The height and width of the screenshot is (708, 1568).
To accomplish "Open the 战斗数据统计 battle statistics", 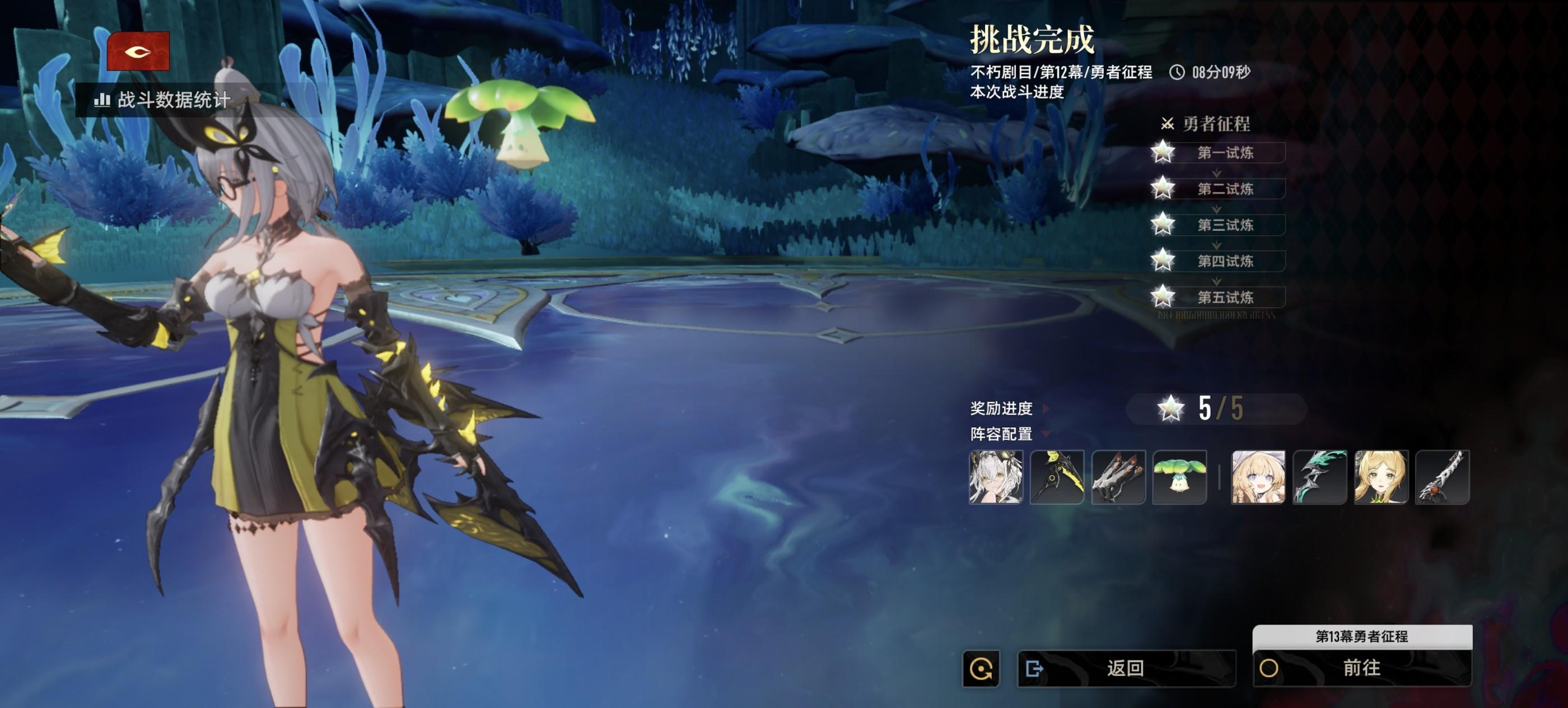I will click(162, 100).
